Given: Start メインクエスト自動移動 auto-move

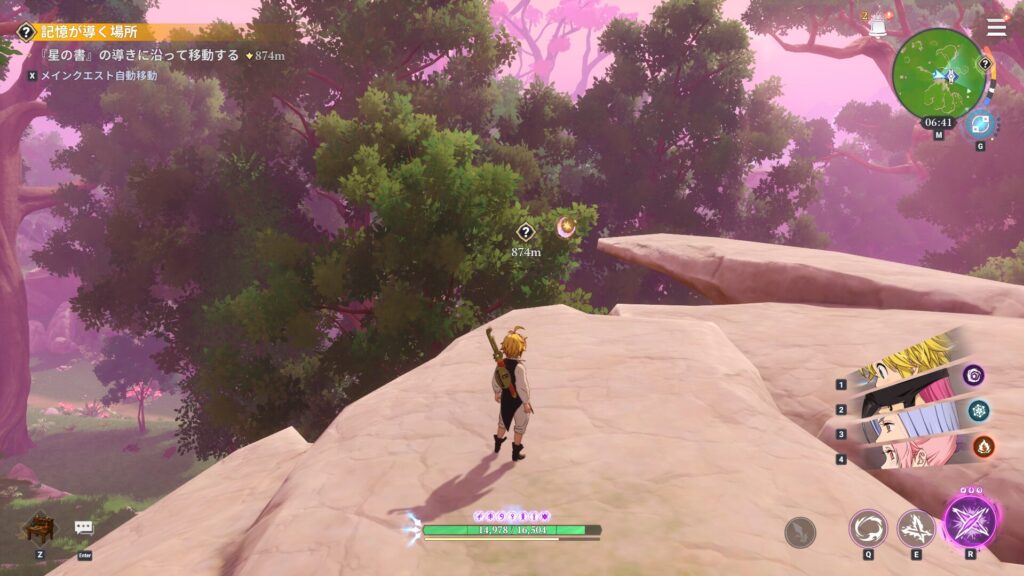Looking at the screenshot, I should click(x=98, y=75).
